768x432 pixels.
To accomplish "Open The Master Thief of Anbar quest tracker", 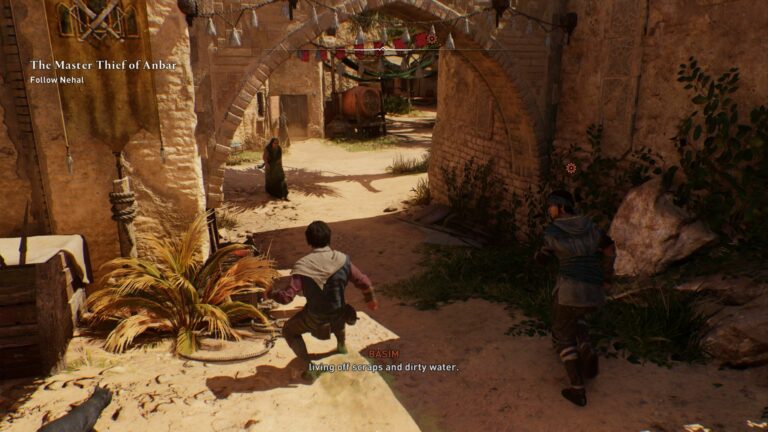I will tap(103, 65).
